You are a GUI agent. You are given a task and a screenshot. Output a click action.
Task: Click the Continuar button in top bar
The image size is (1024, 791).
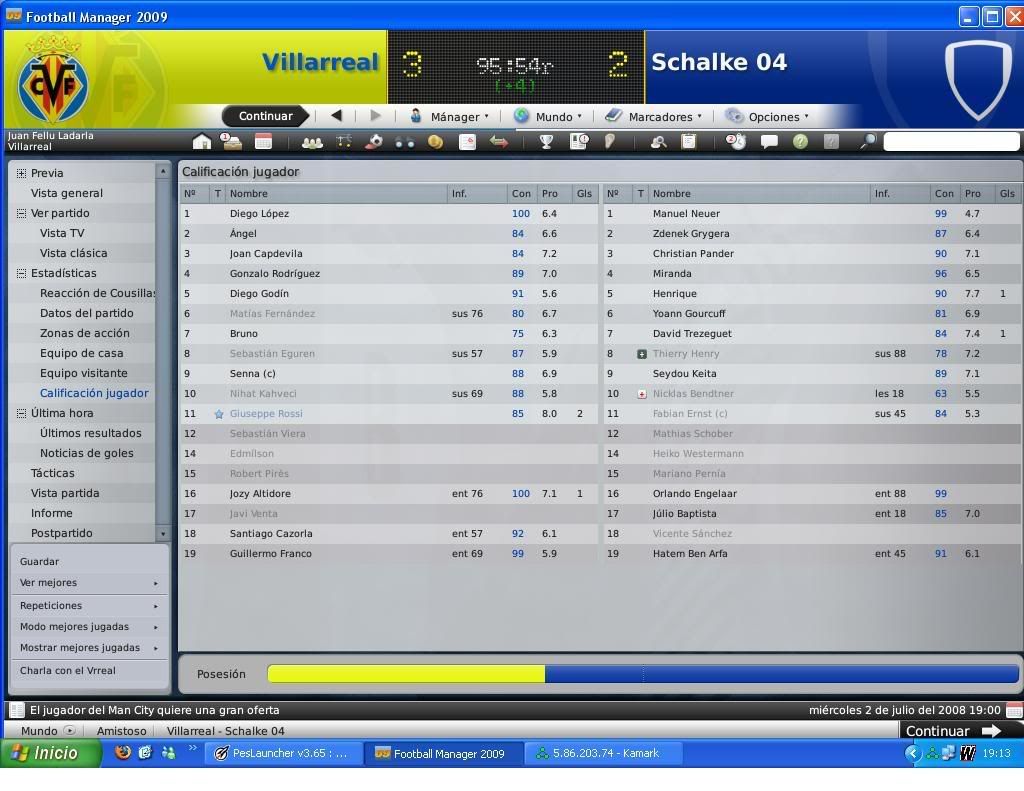(265, 116)
